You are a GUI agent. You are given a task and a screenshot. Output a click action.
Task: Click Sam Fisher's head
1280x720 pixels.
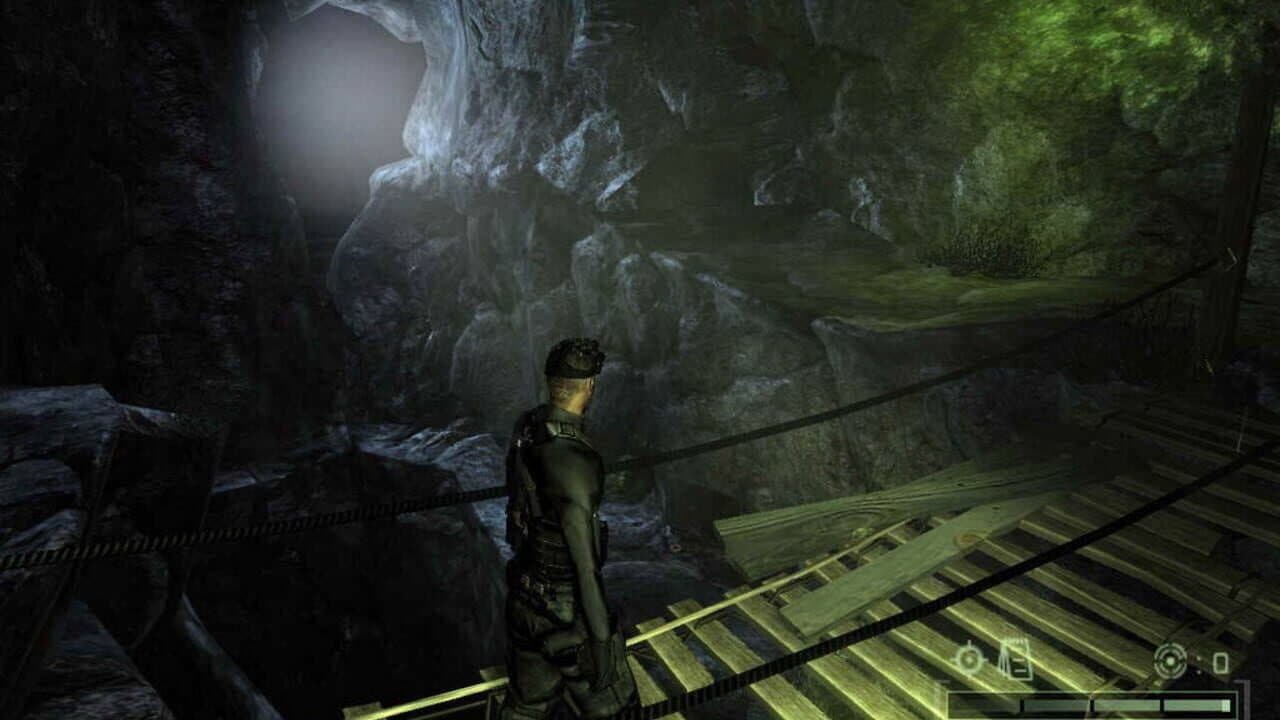[575, 375]
